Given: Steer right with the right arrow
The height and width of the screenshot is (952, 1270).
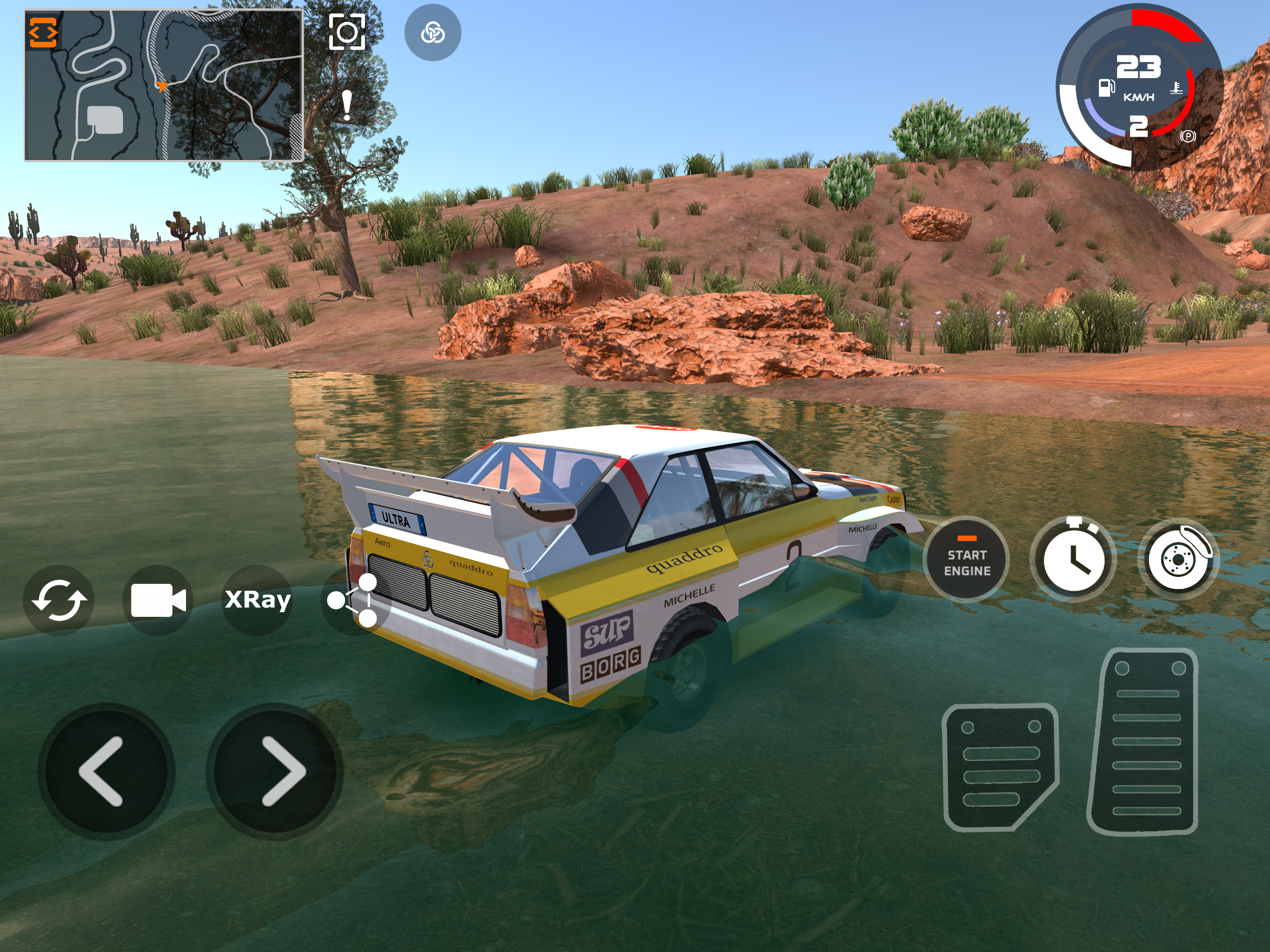Looking at the screenshot, I should 274,771.
